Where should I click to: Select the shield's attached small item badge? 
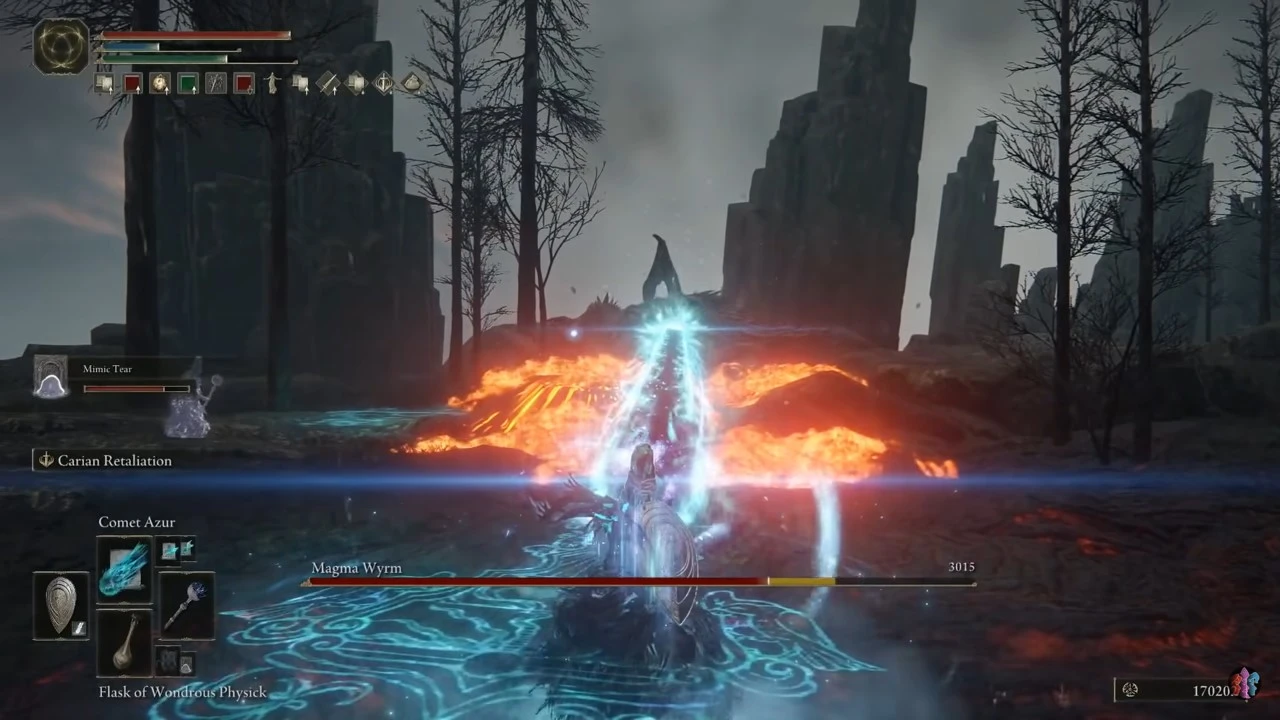point(80,628)
